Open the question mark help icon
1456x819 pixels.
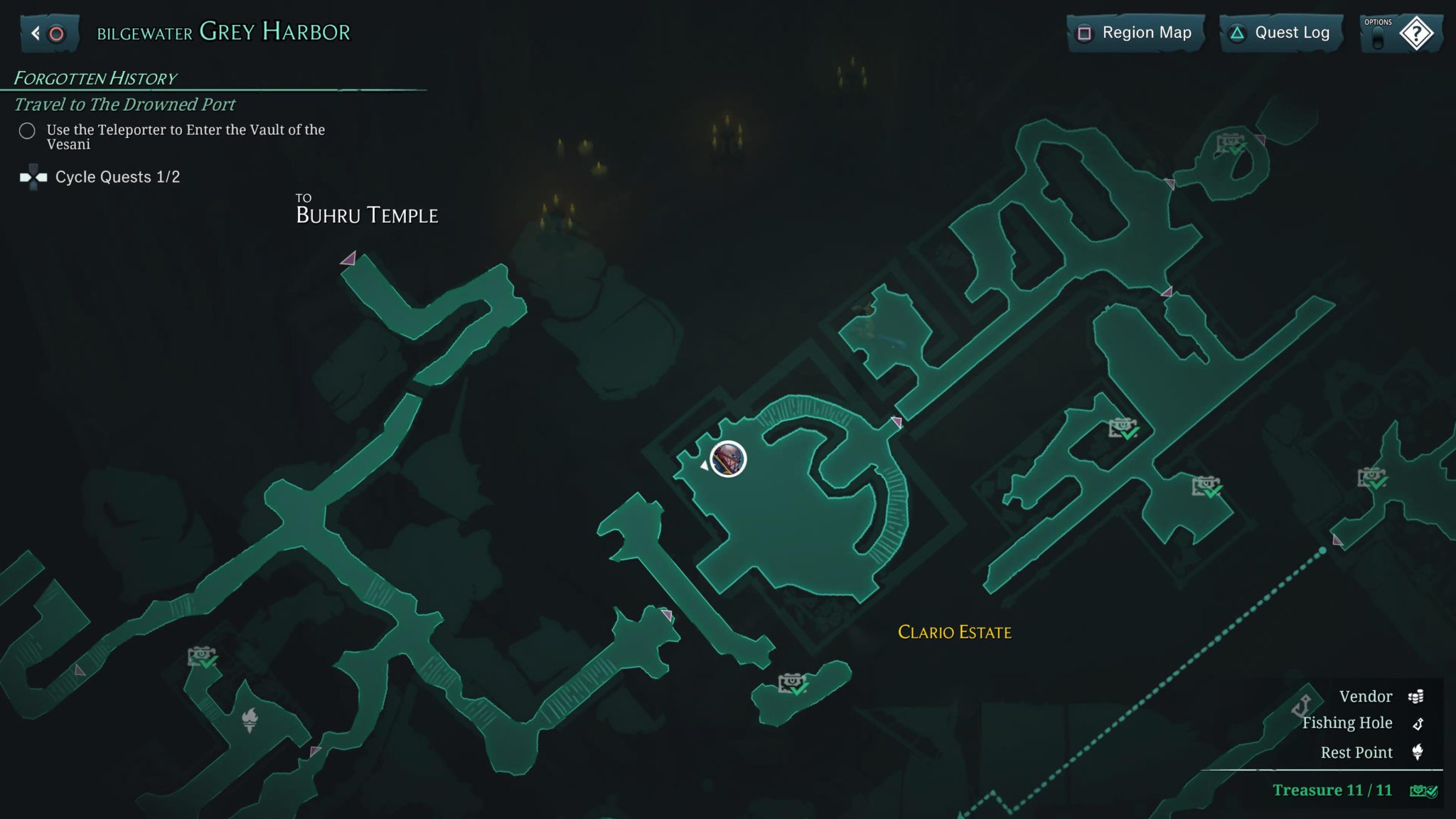pos(1417,33)
